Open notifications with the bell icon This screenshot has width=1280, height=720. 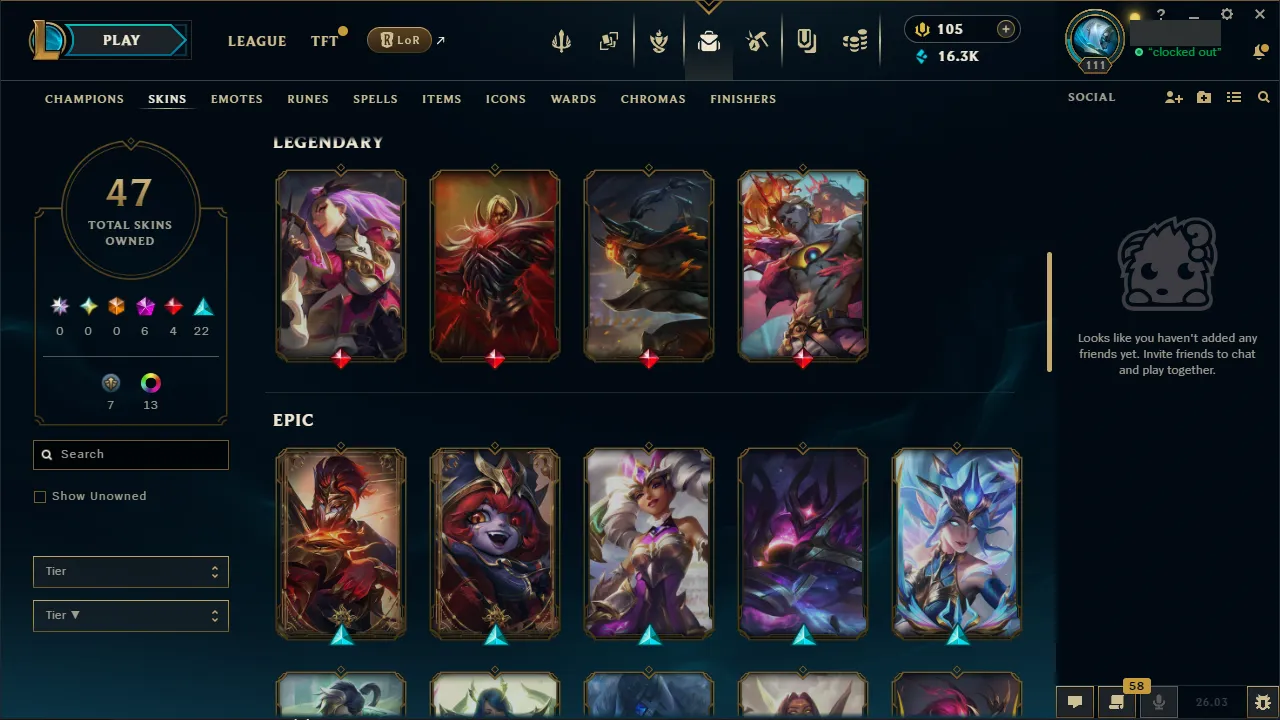[1260, 50]
